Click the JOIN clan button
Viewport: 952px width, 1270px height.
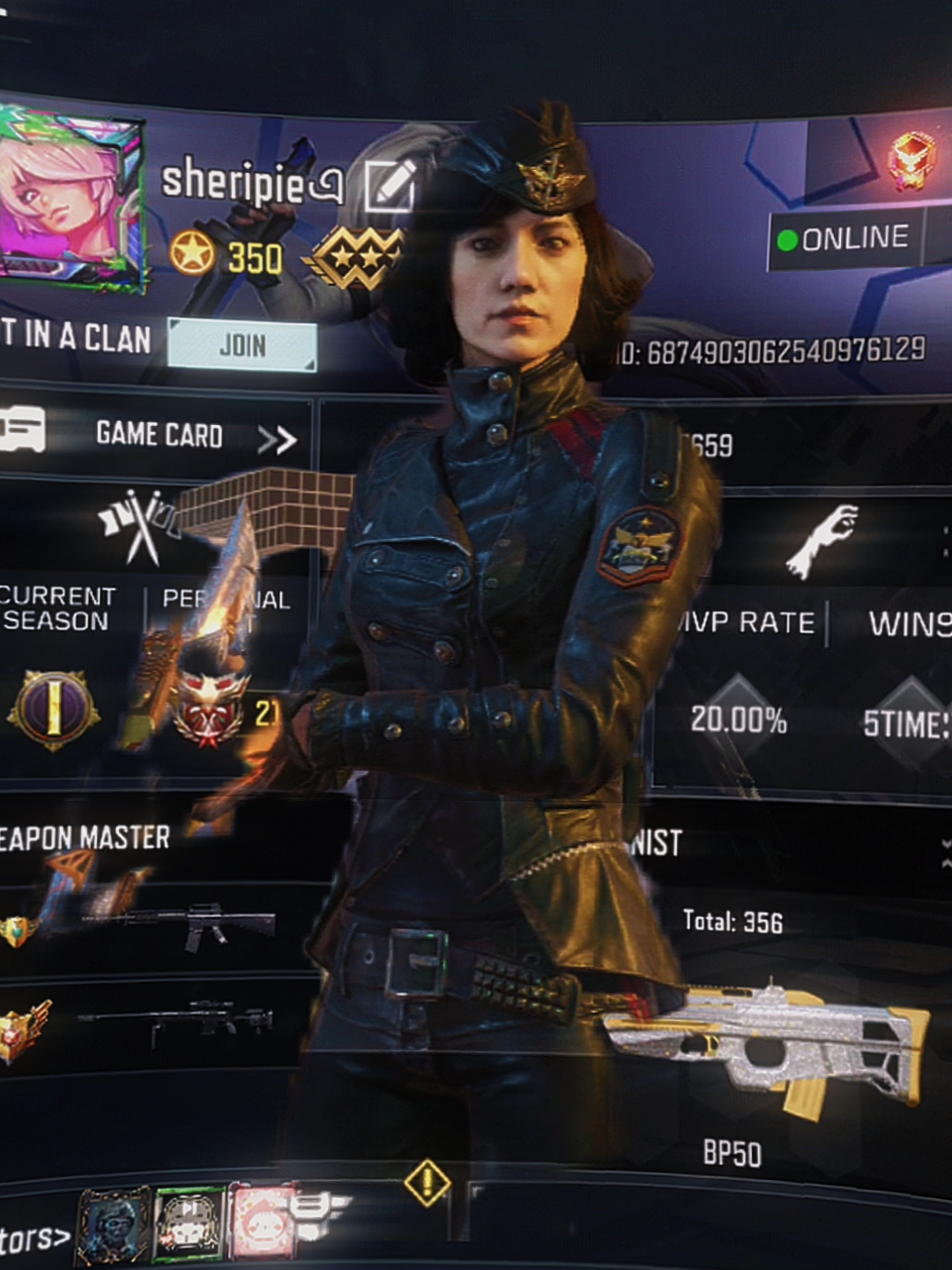(x=242, y=346)
